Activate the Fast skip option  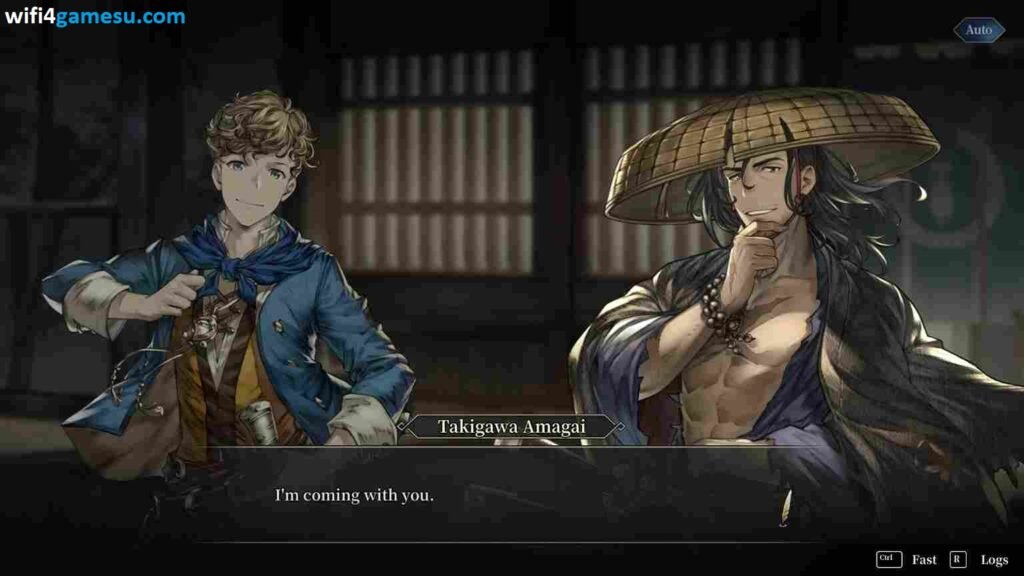[923, 560]
